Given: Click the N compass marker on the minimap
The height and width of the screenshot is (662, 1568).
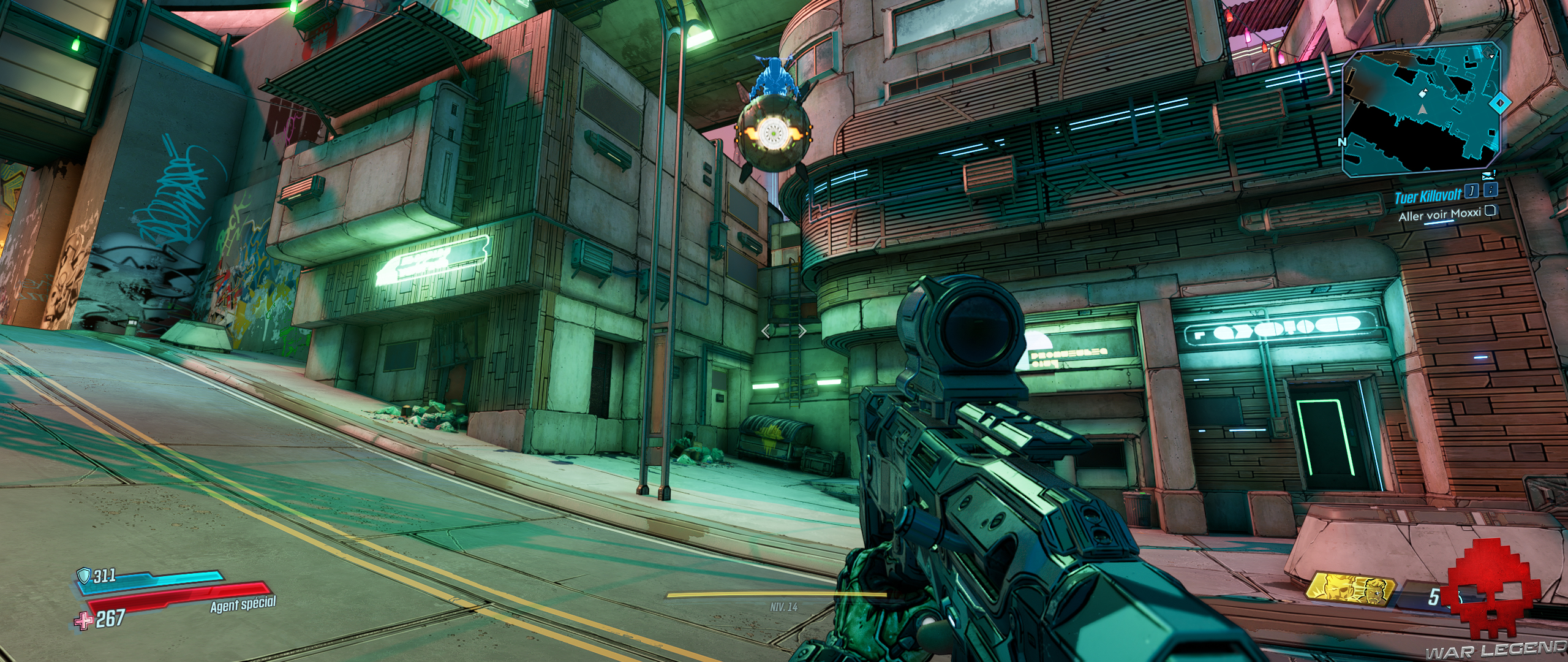Looking at the screenshot, I should (1342, 142).
